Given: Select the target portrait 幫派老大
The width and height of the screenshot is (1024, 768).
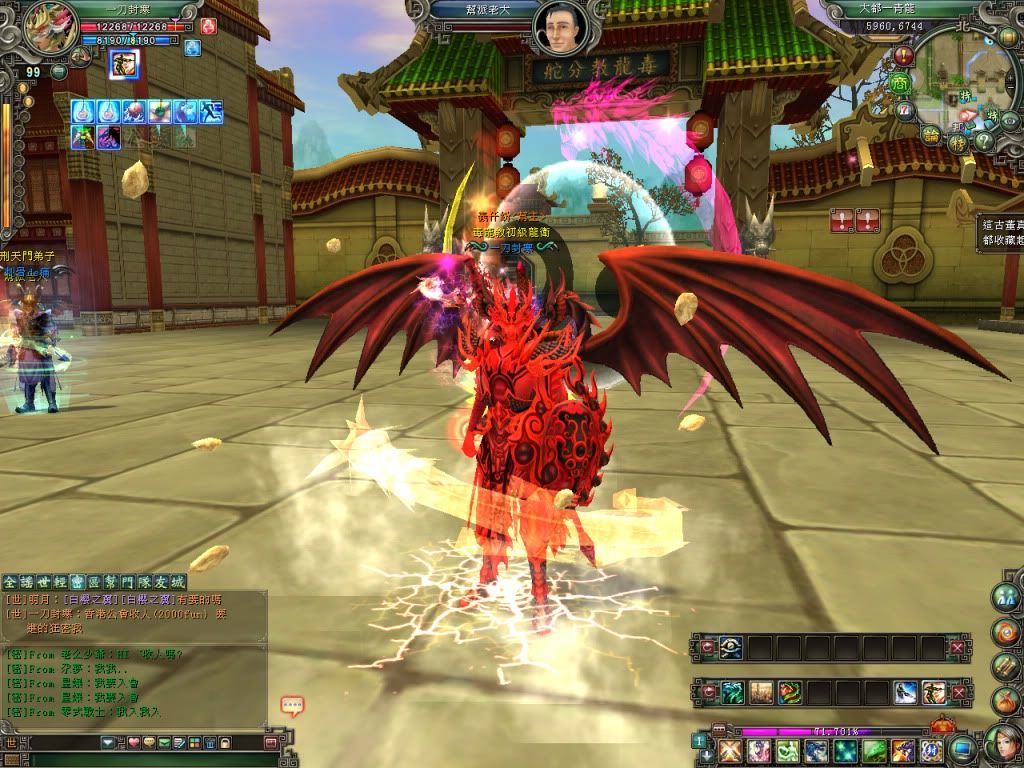Looking at the screenshot, I should pyautogui.click(x=561, y=29).
